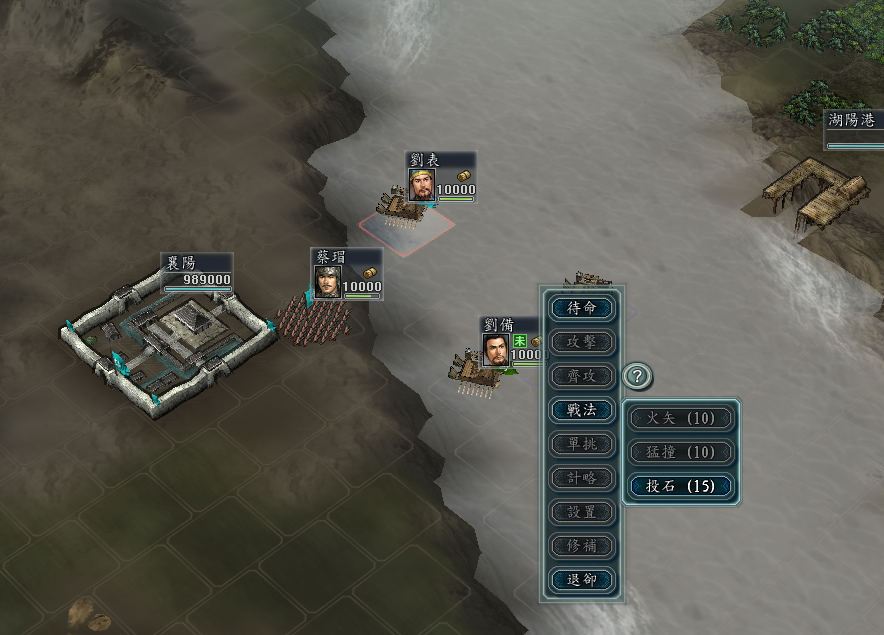
Task: Select the 攻擊 attack command
Action: pyautogui.click(x=582, y=342)
